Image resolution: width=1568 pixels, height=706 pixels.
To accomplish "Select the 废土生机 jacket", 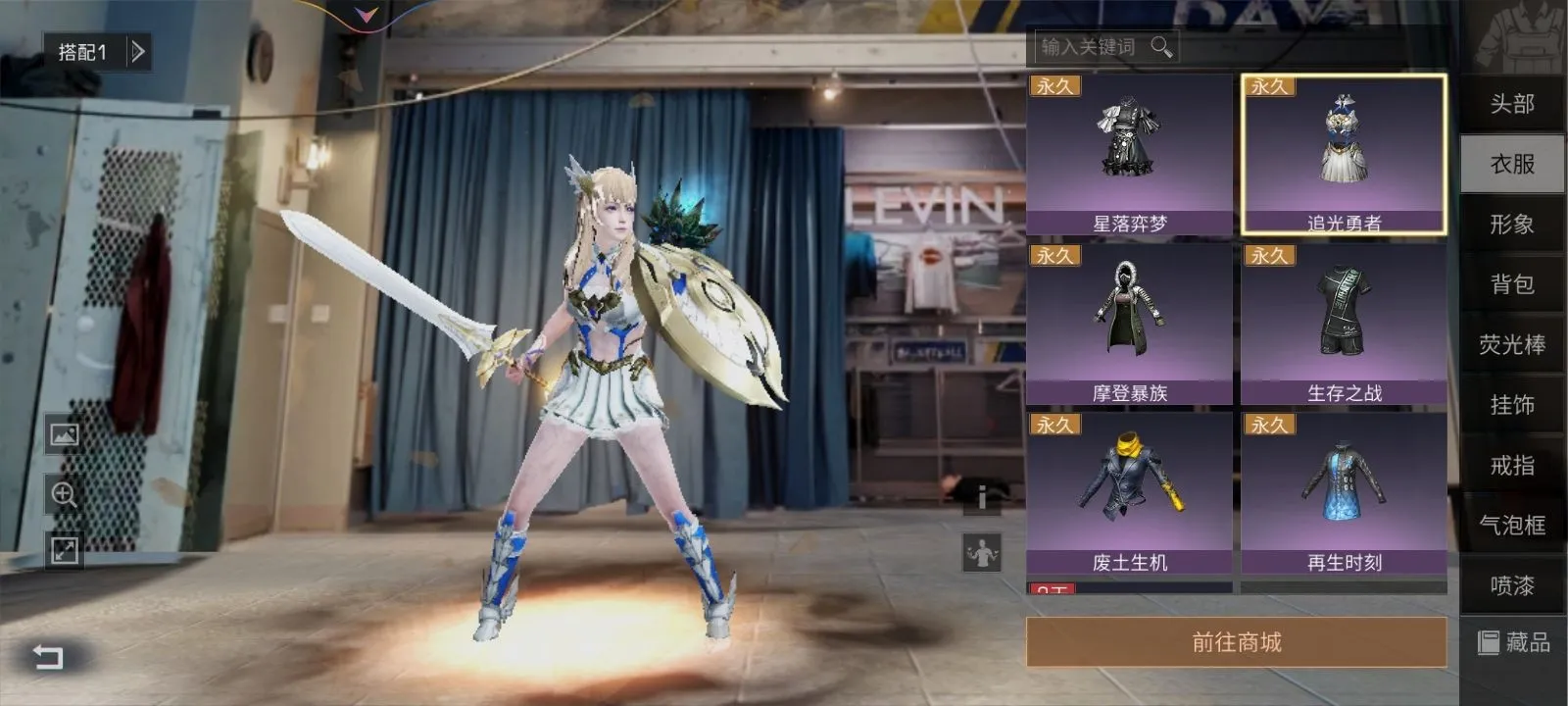I will coord(1129,493).
